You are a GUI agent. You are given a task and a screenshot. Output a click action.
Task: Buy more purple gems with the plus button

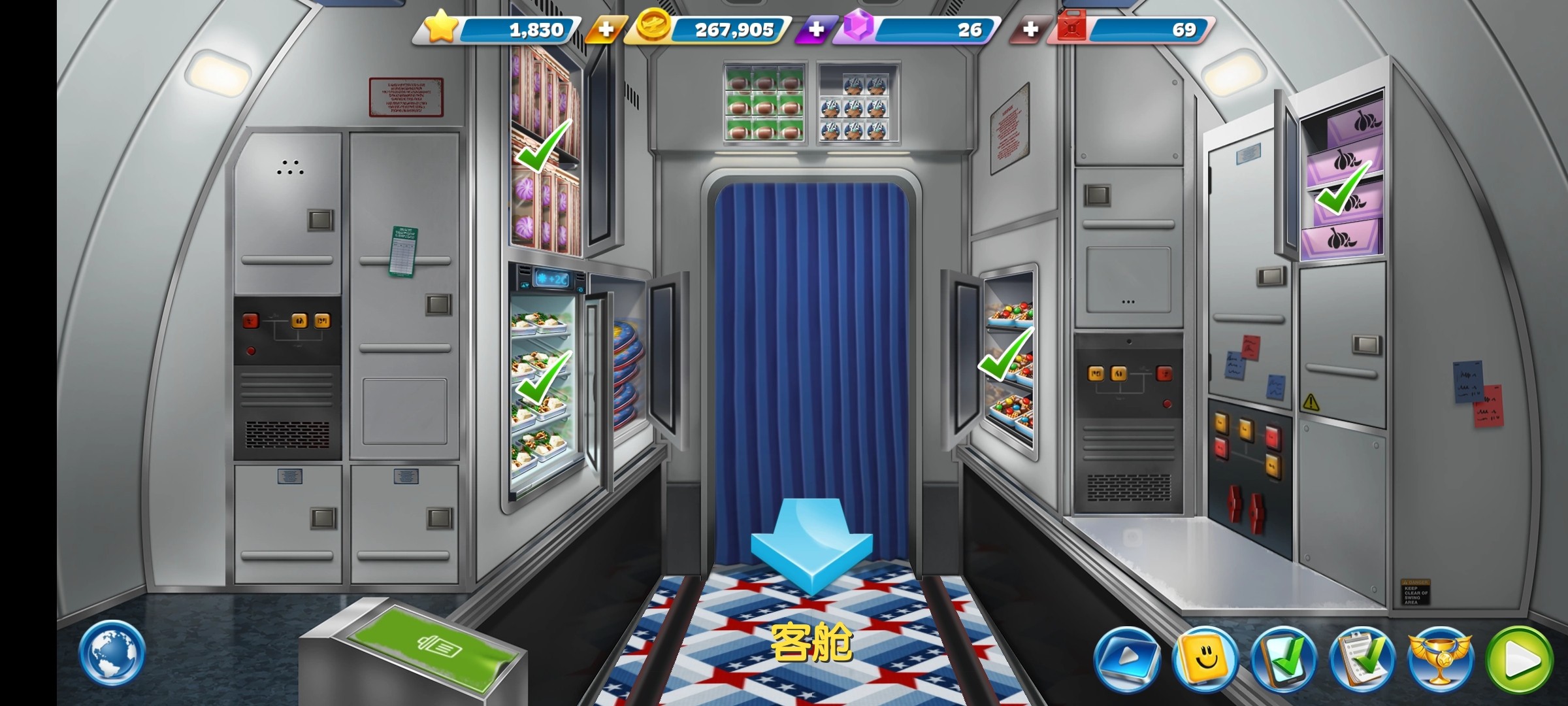(816, 30)
